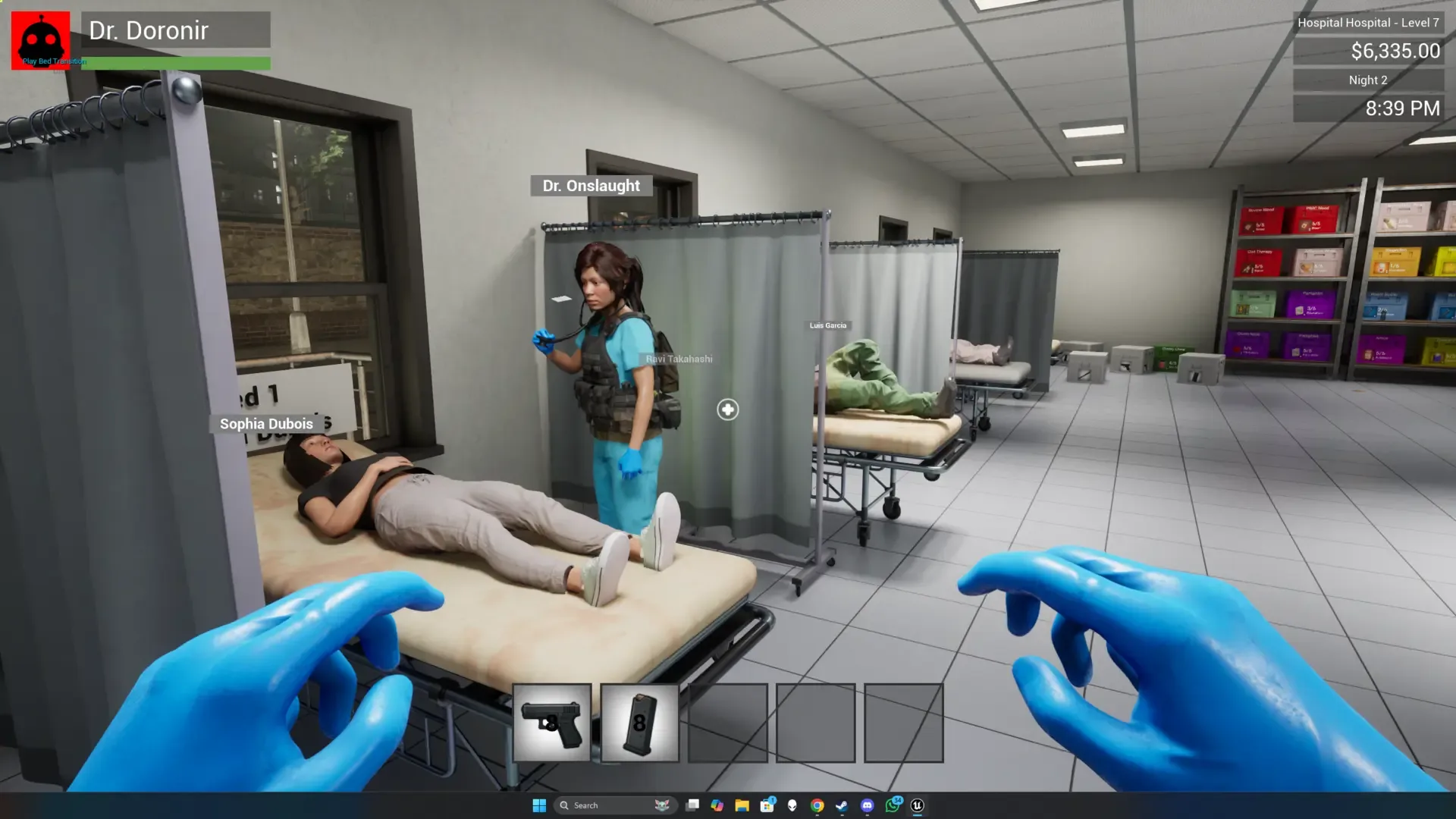Image resolution: width=1456 pixels, height=819 pixels.
Task: Select the pistol in hotbar slot one
Action: pos(554,723)
